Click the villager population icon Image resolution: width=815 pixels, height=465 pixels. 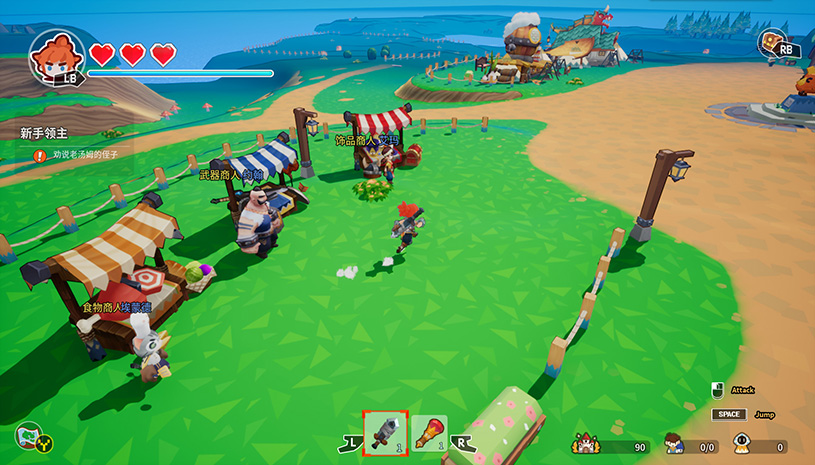click(x=675, y=444)
